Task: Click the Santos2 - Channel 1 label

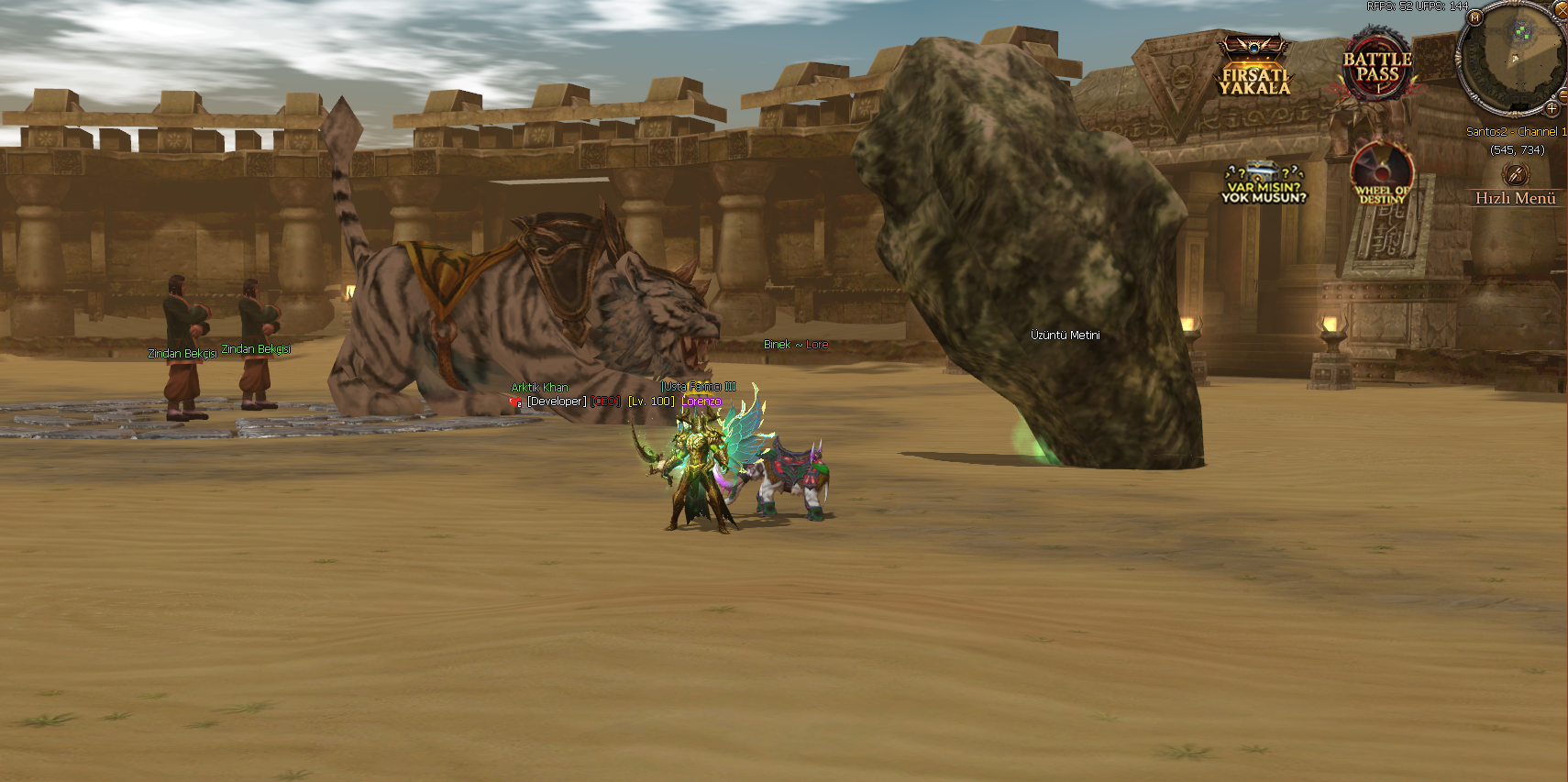Action: tap(1518, 130)
